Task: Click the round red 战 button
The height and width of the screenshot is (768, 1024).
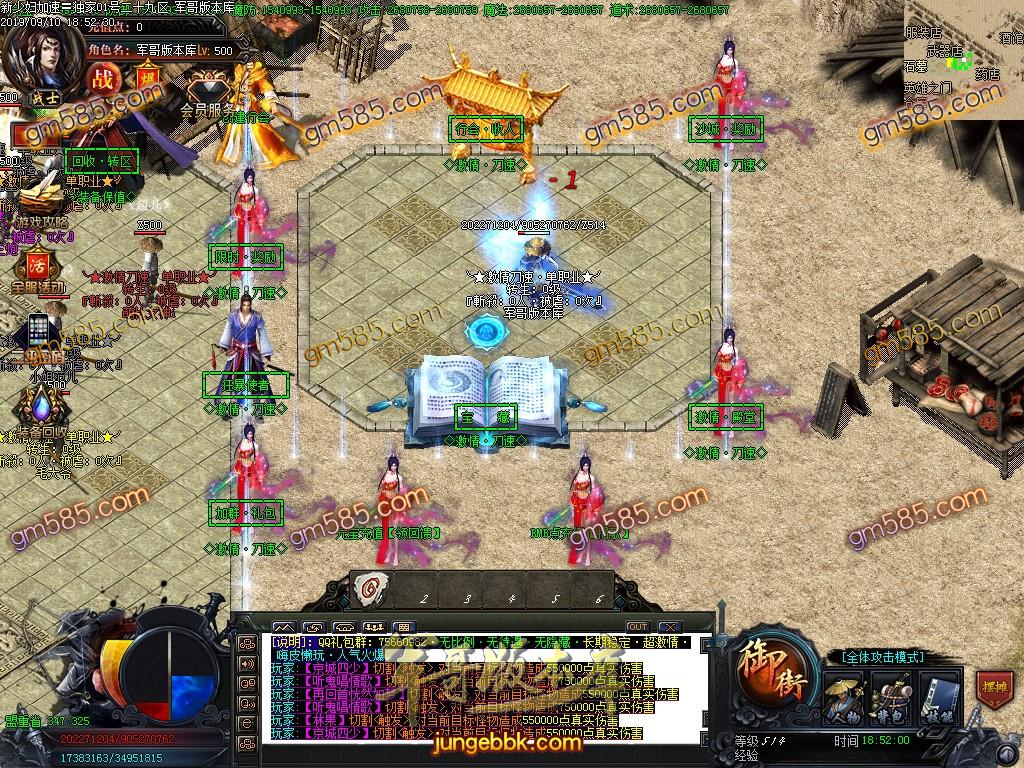Action: [104, 78]
